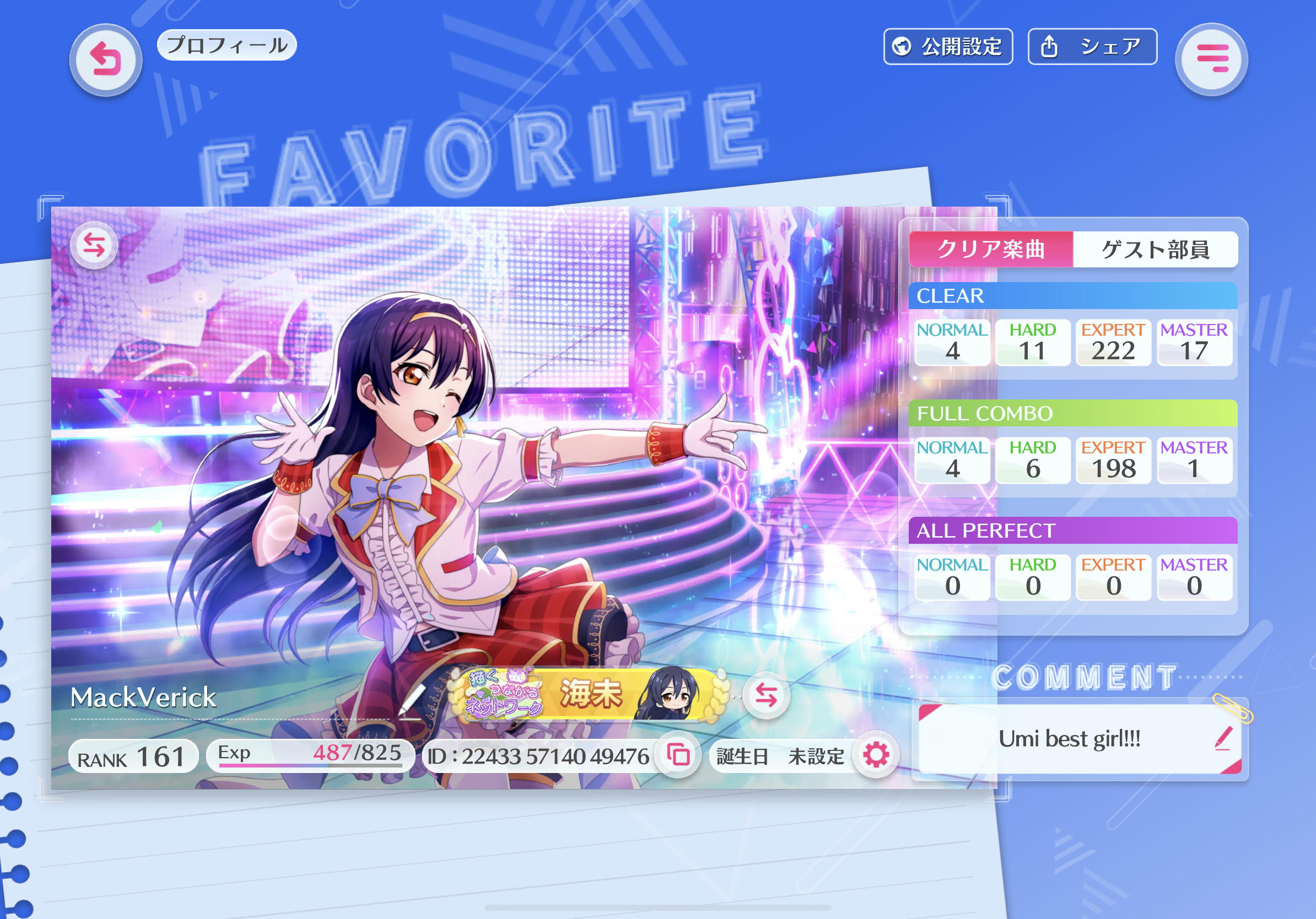Open the hamburger menu
This screenshot has height=919, width=1316.
(1211, 59)
